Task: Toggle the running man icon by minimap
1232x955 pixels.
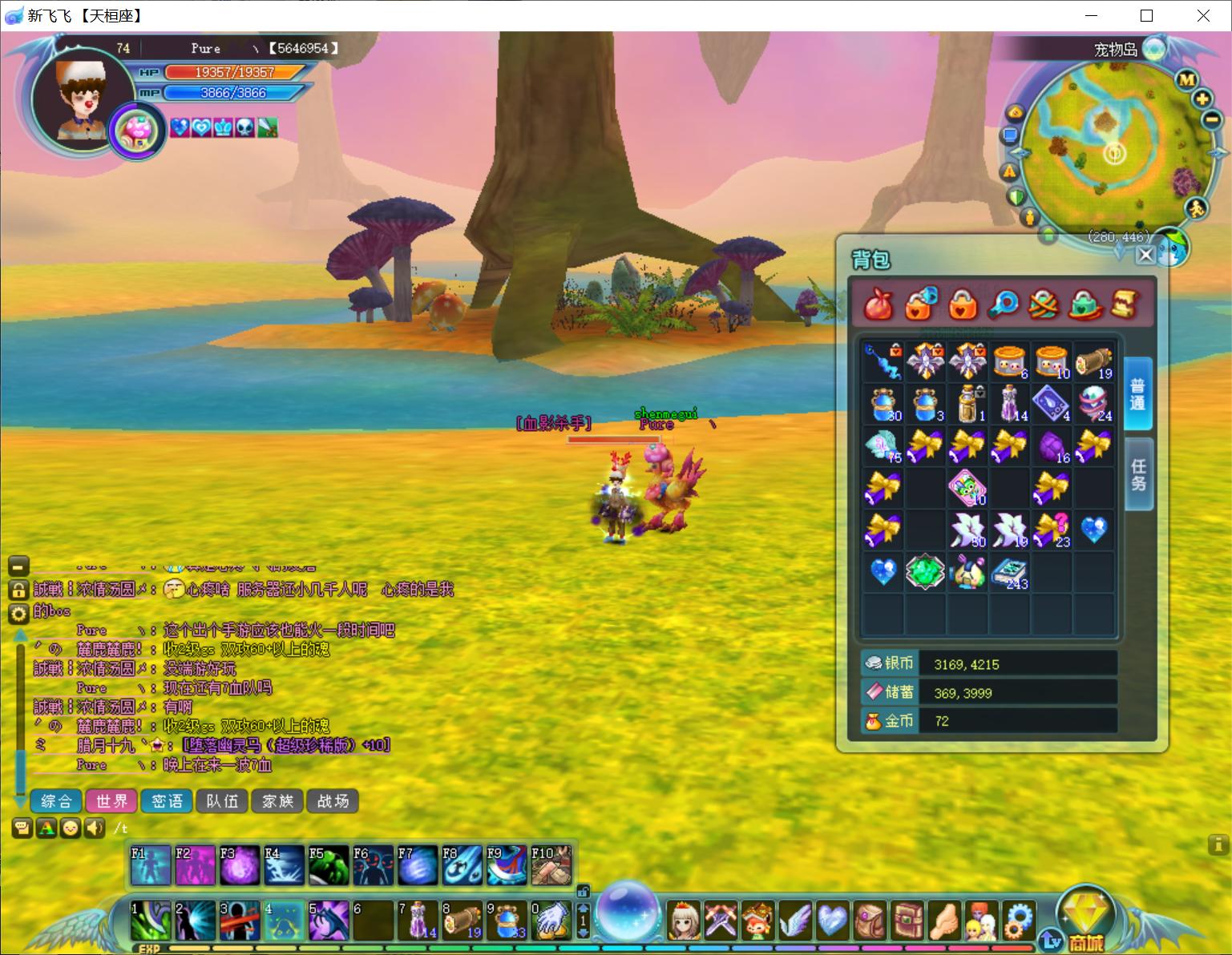Action: coord(1197,208)
